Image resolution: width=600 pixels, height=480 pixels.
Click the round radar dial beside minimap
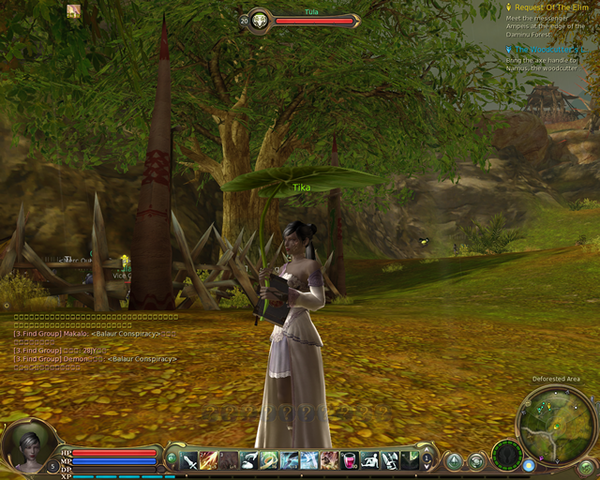tap(507, 454)
